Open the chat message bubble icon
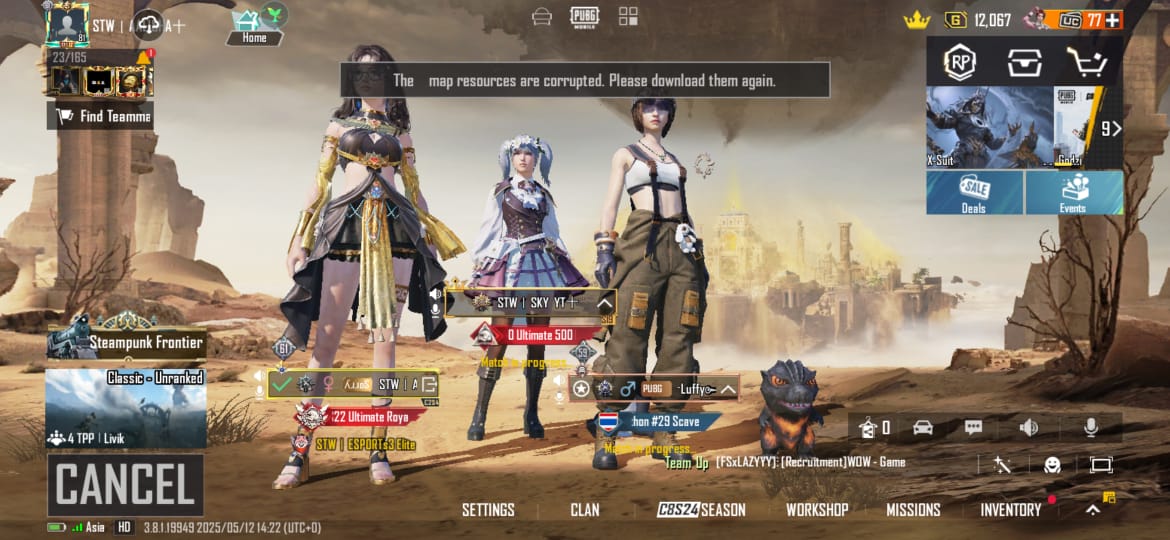The height and width of the screenshot is (540, 1170). [973, 428]
